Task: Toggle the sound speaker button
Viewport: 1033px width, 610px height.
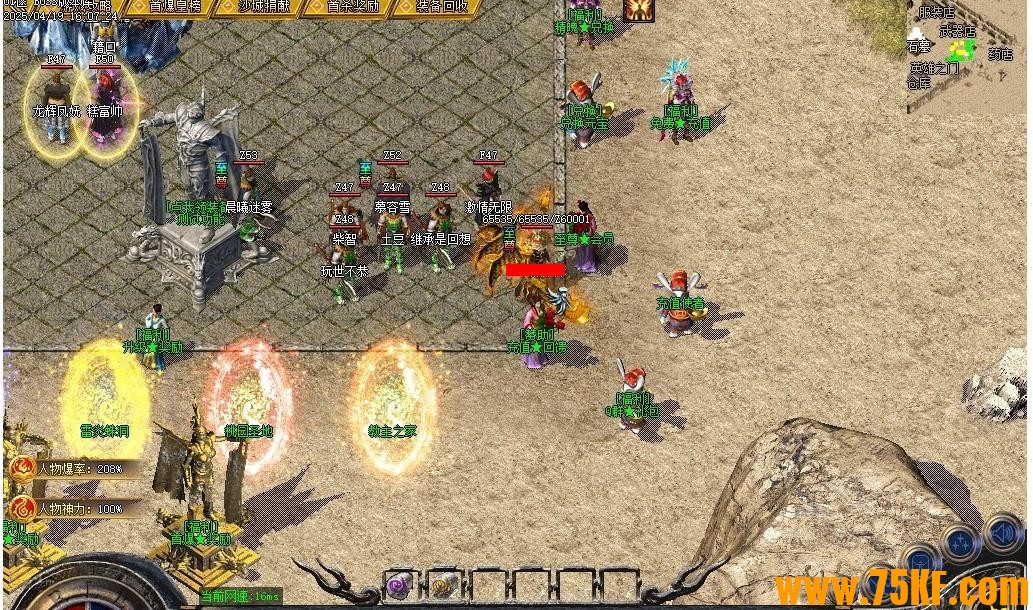Action: pyautogui.click(x=1001, y=533)
